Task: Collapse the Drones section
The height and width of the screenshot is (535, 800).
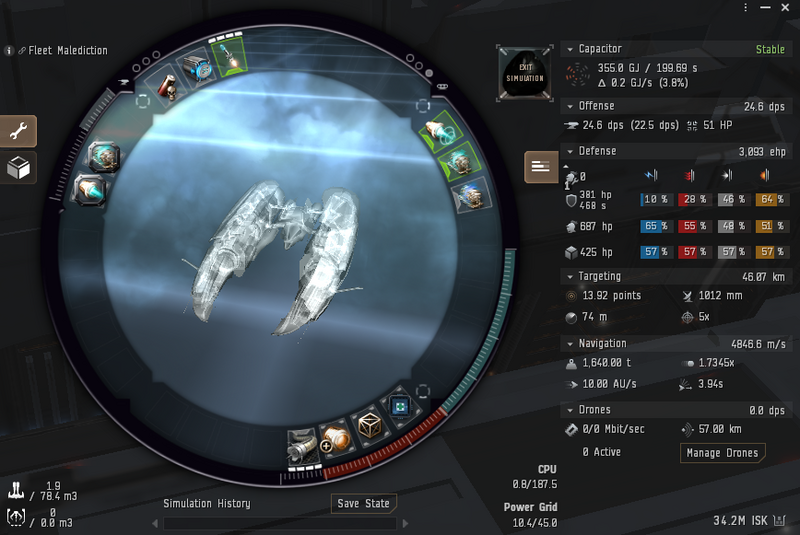Action: (569, 410)
